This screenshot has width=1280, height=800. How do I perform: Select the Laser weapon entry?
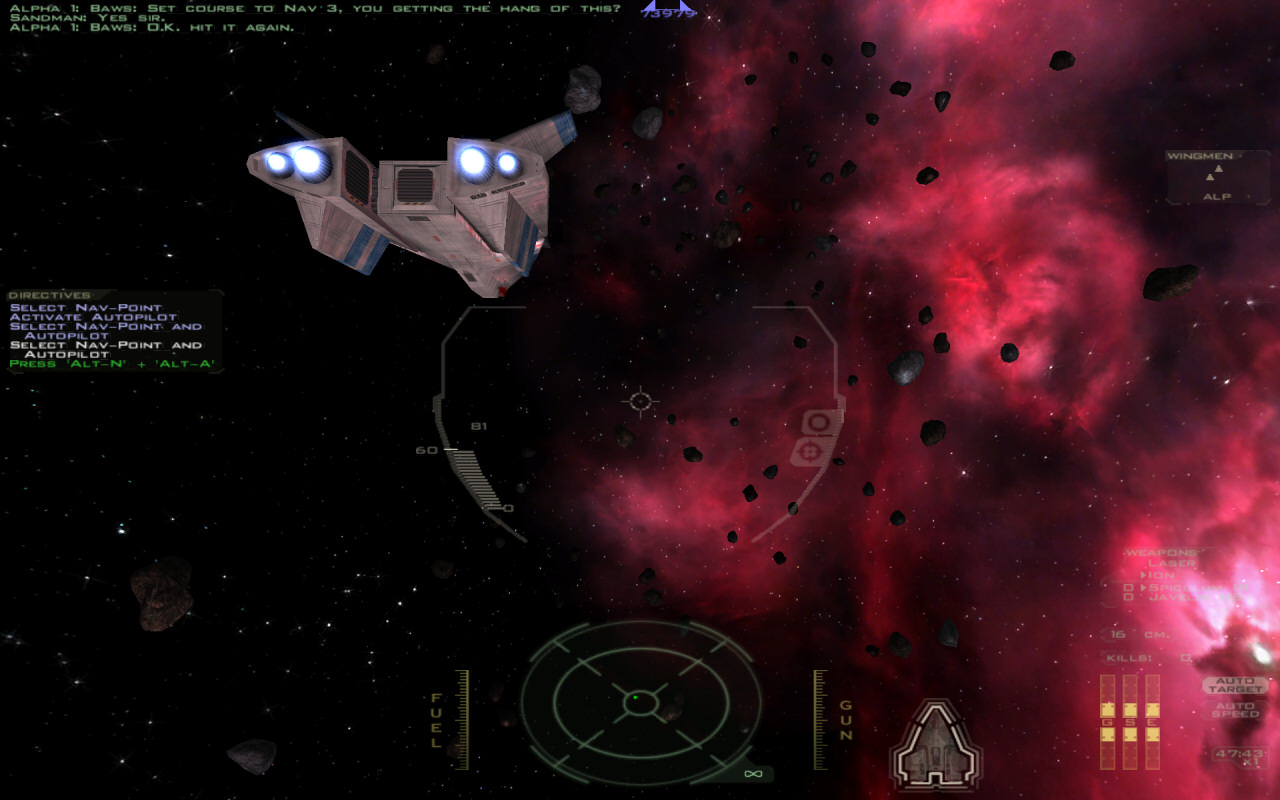(1171, 564)
